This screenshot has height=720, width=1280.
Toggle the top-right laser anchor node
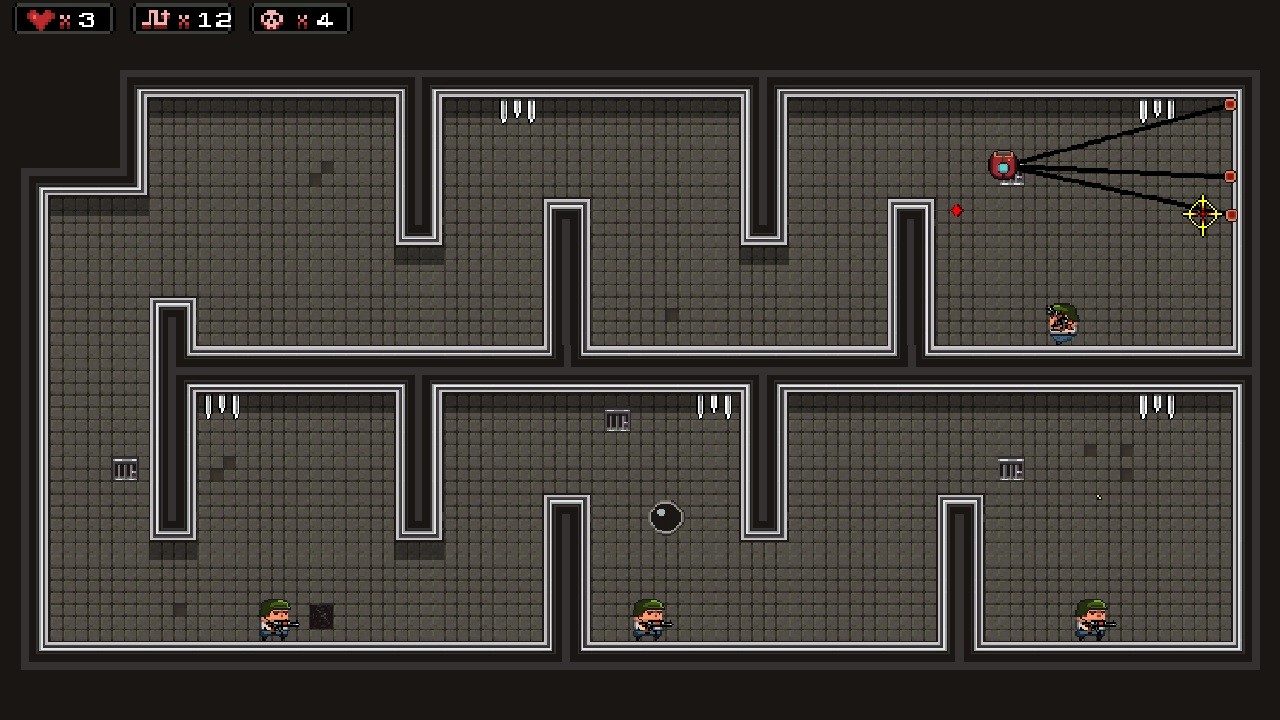(1230, 104)
